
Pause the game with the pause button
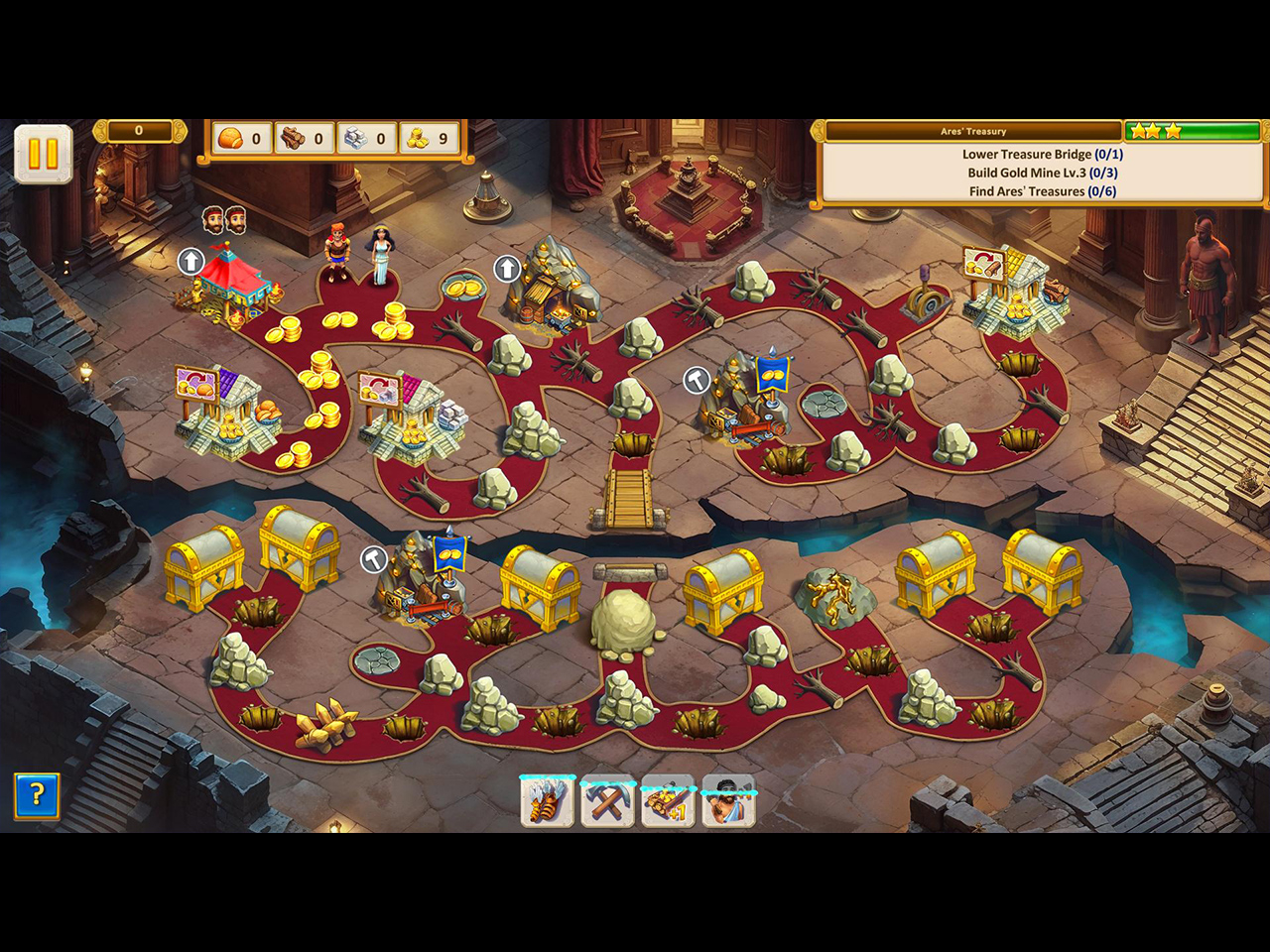(x=43, y=154)
